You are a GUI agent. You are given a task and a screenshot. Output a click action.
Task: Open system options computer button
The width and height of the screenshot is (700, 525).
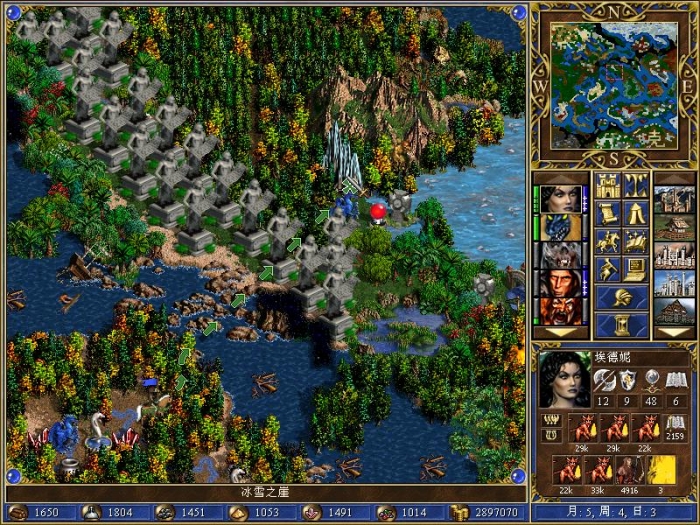click(x=636, y=269)
